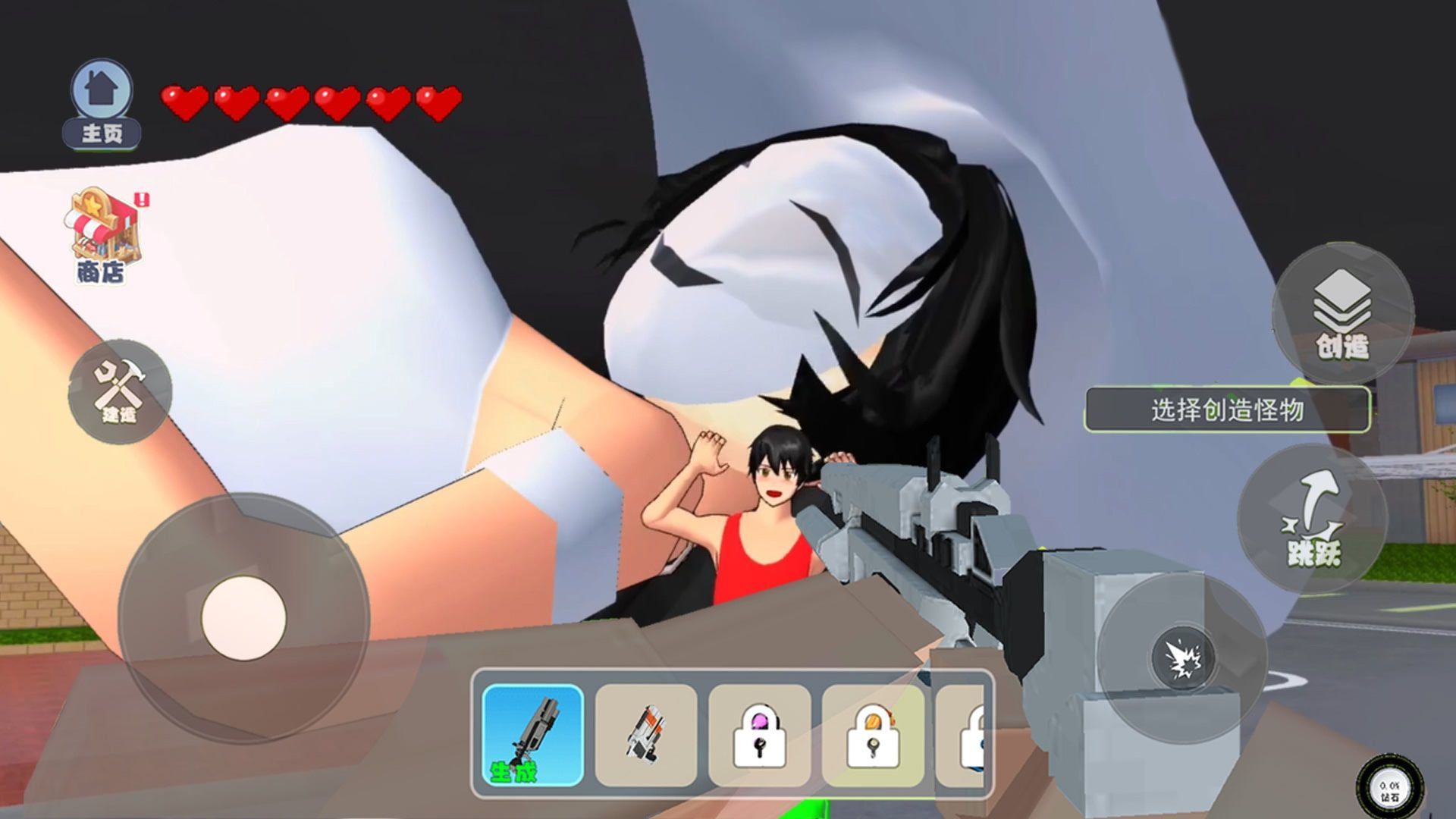Screen dimensions: 1456x819
Task: Click the 选择创造怪物 button
Action: 1227,409
